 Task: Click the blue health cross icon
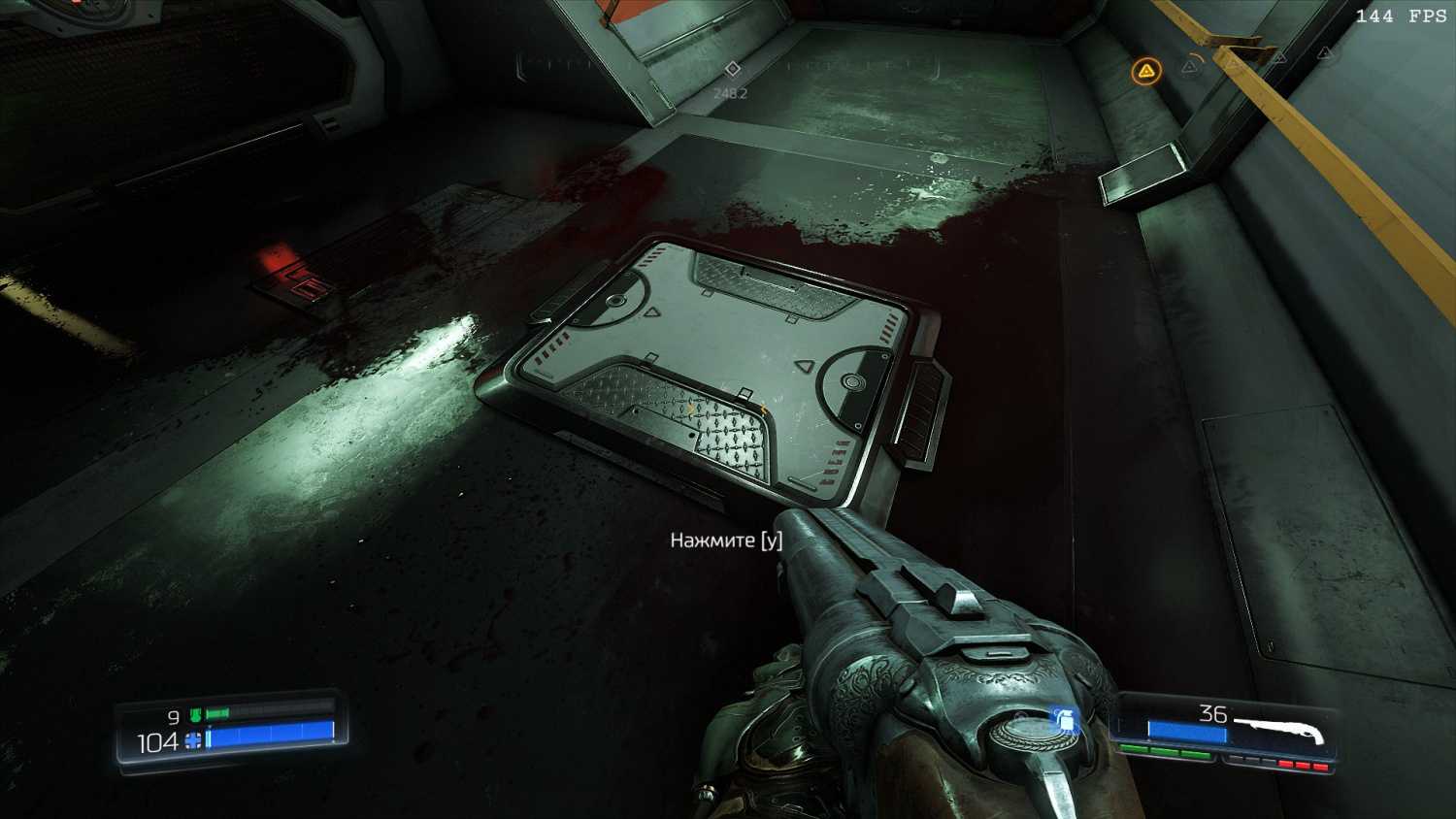[193, 741]
